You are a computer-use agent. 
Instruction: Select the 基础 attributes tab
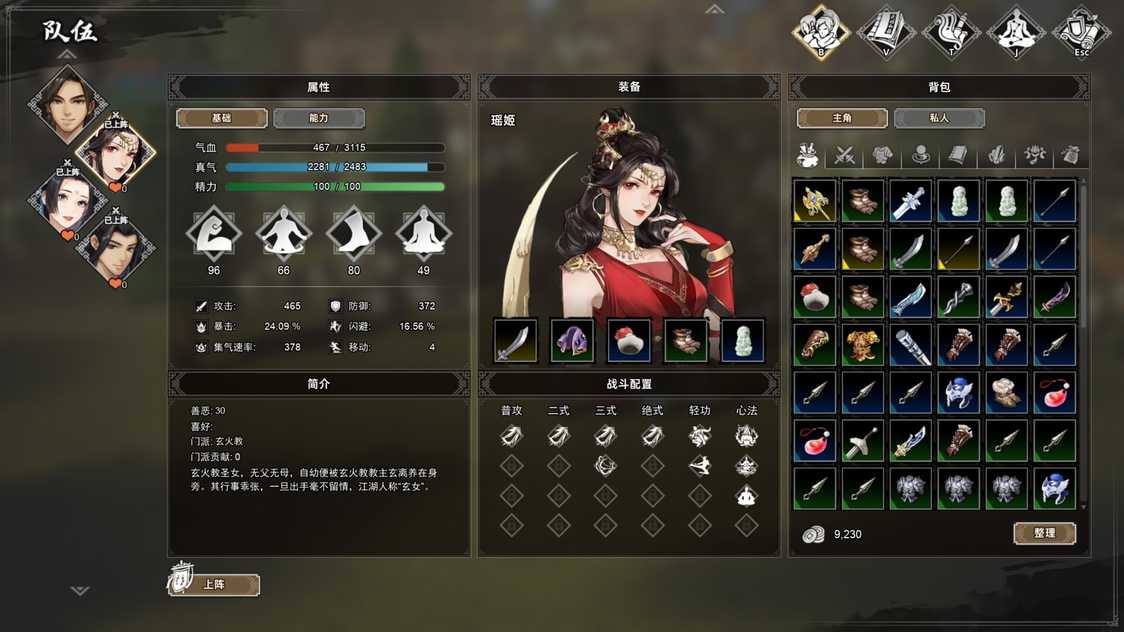click(x=221, y=118)
